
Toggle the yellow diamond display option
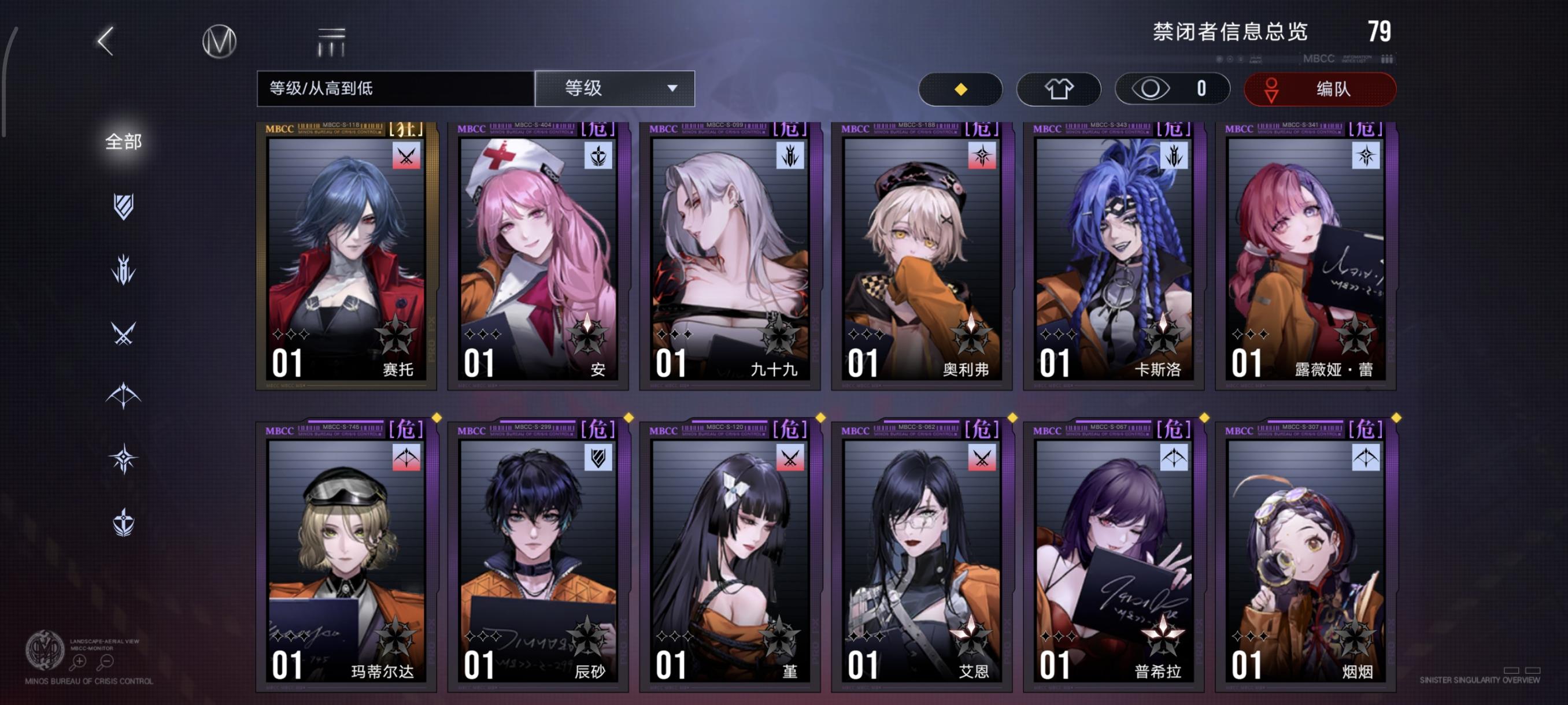(x=960, y=88)
